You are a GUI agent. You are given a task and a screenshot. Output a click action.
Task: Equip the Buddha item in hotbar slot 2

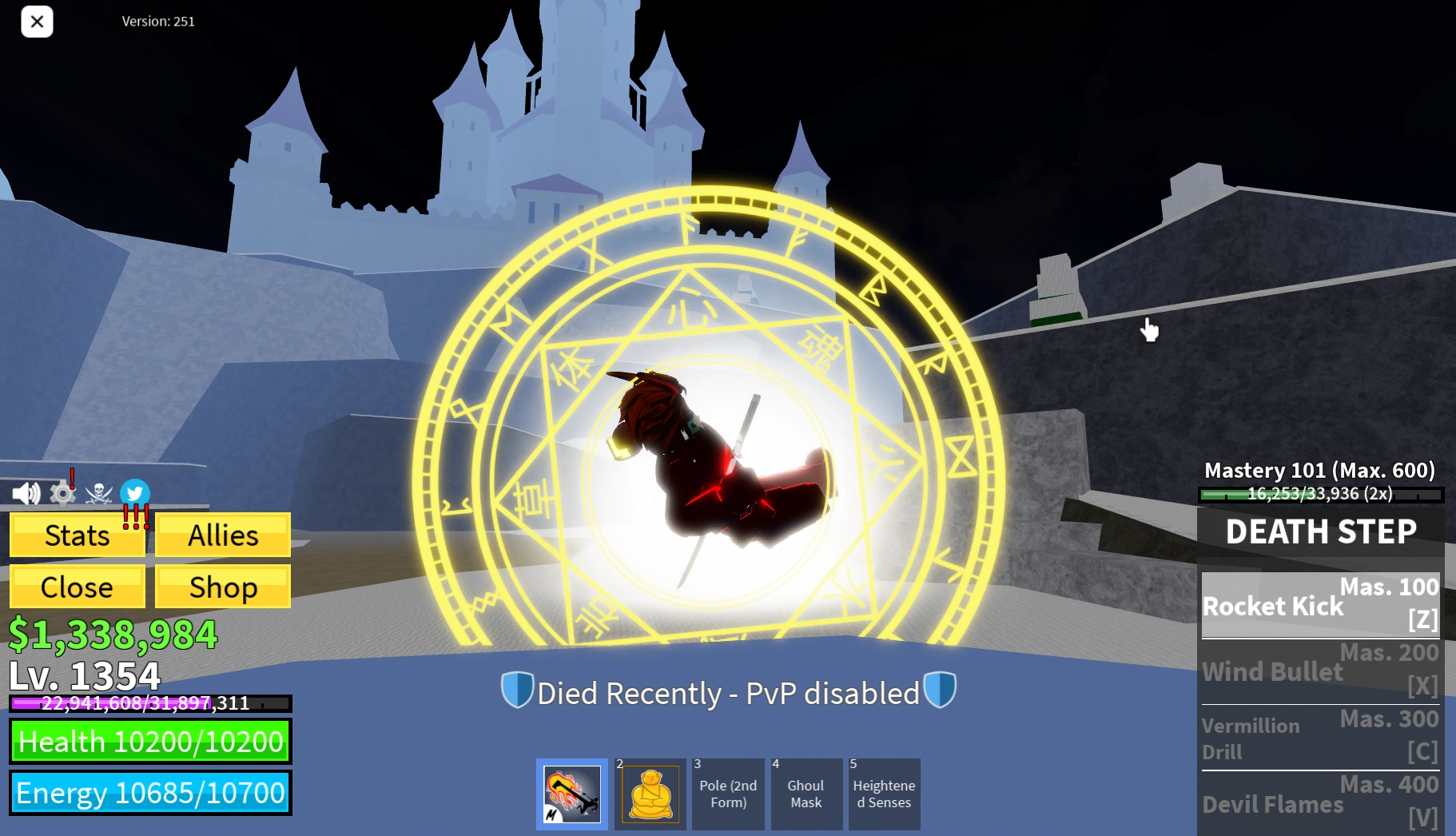click(650, 794)
